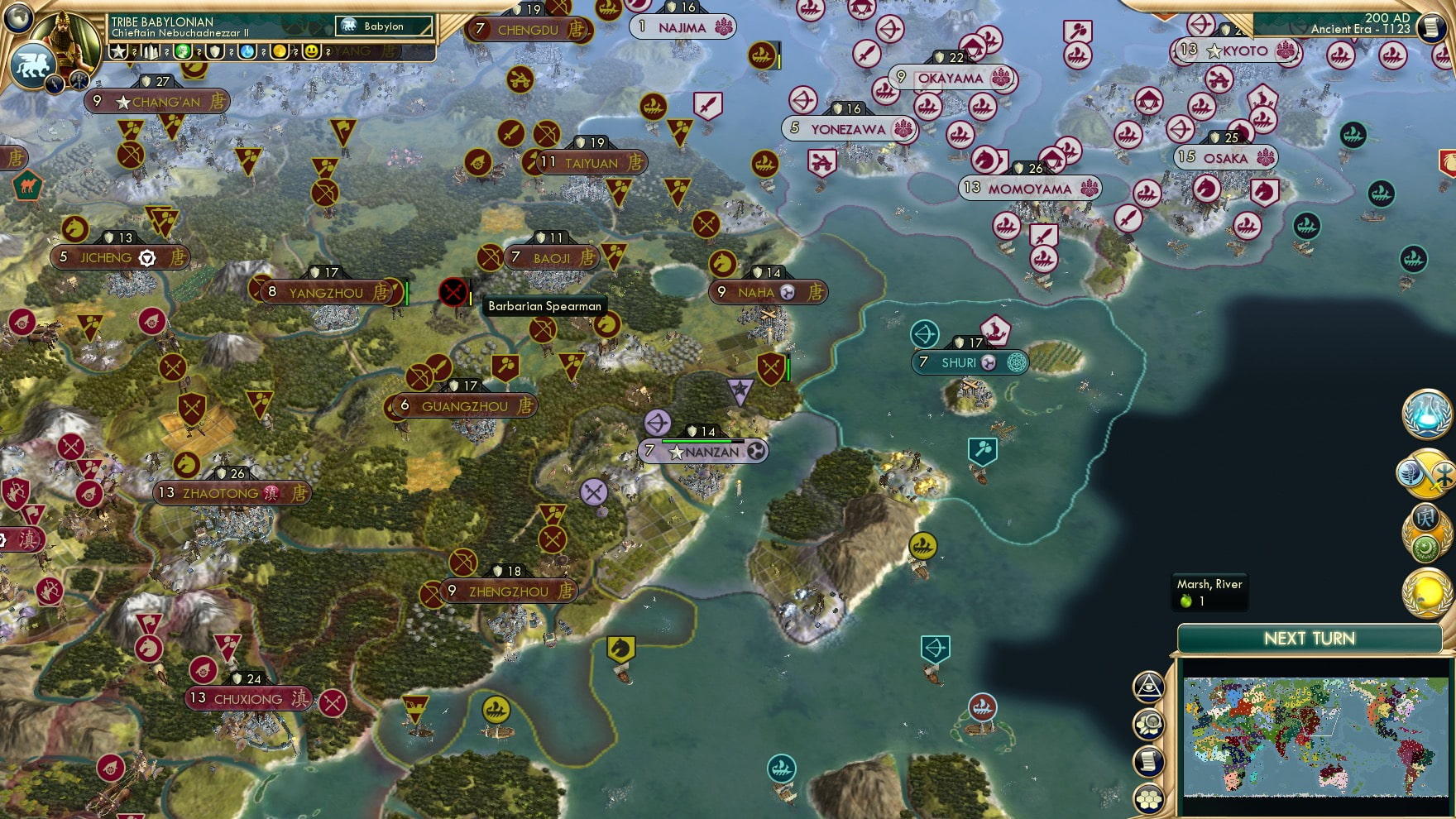Viewport: 1456px width, 819px height.
Task: Toggle resource icons with the magnifier-hex button
Action: point(1150,722)
